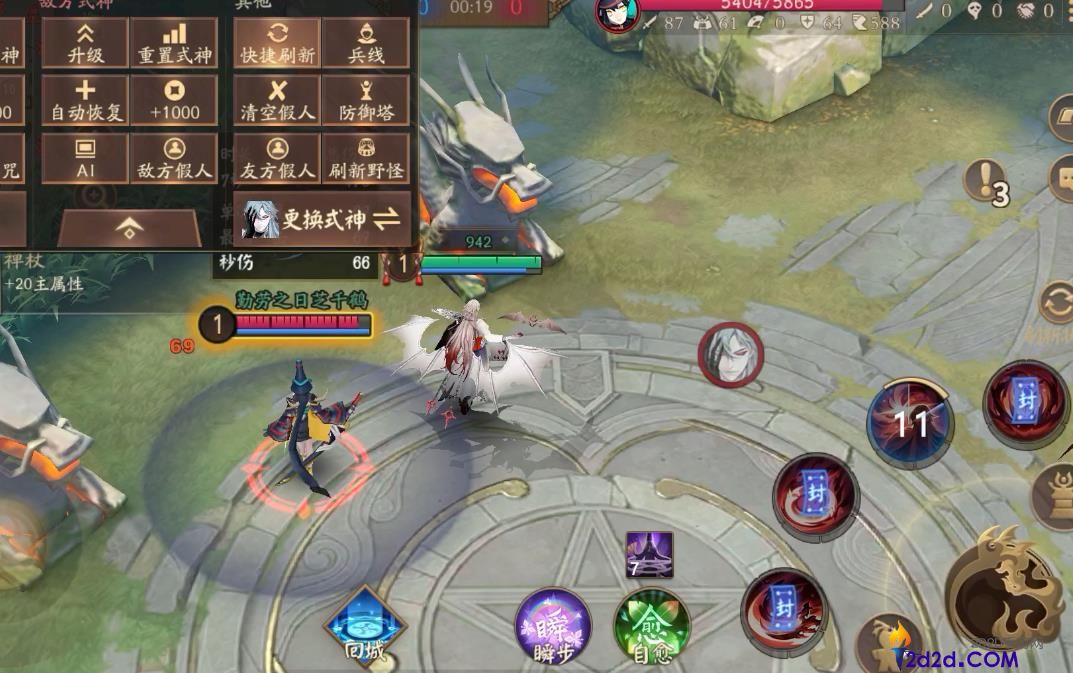
Task: Tap the skill showing an 11 cooldown
Action: 909,423
